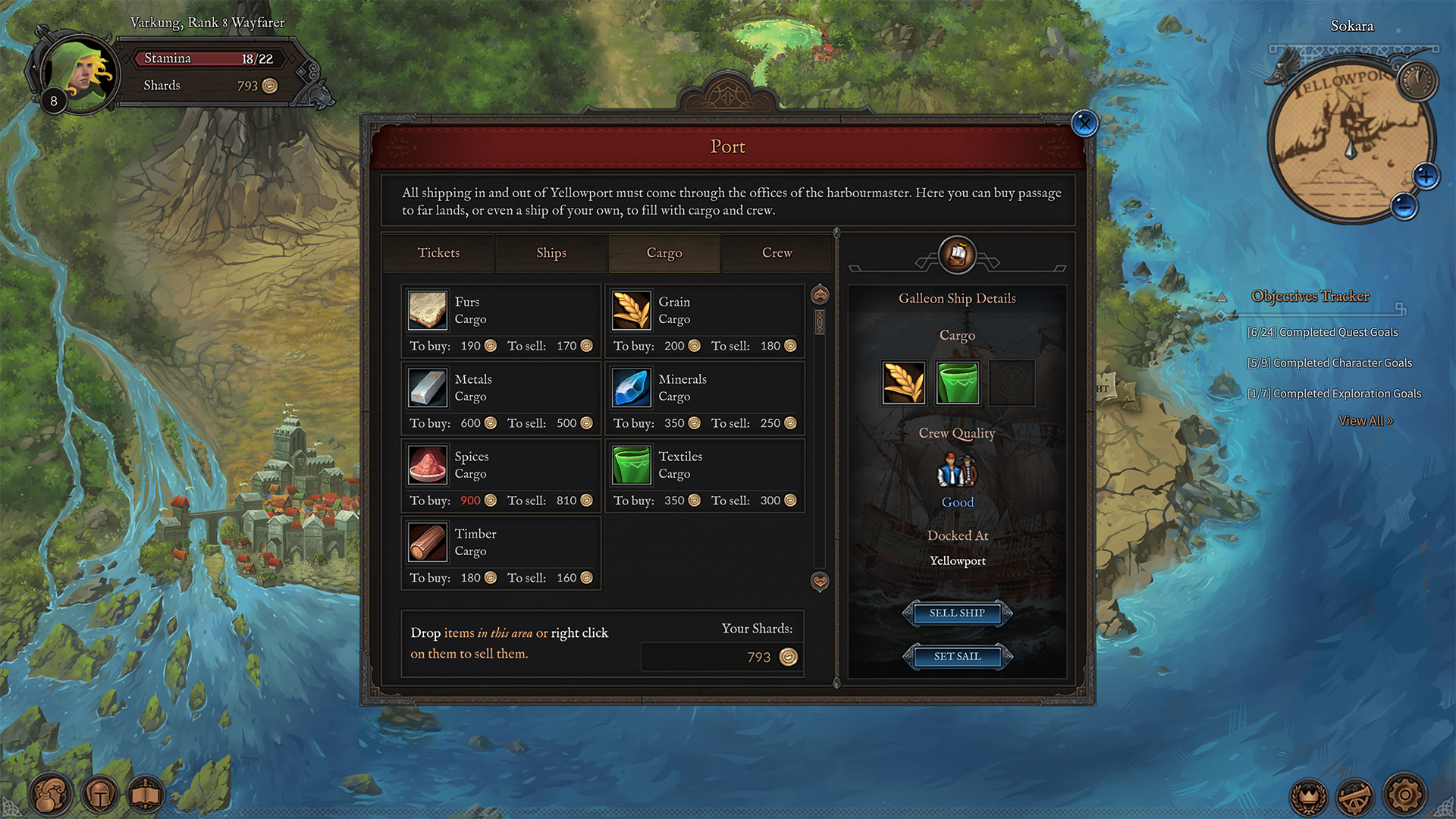
Task: Open the potion bag inventory icon
Action: click(x=49, y=795)
